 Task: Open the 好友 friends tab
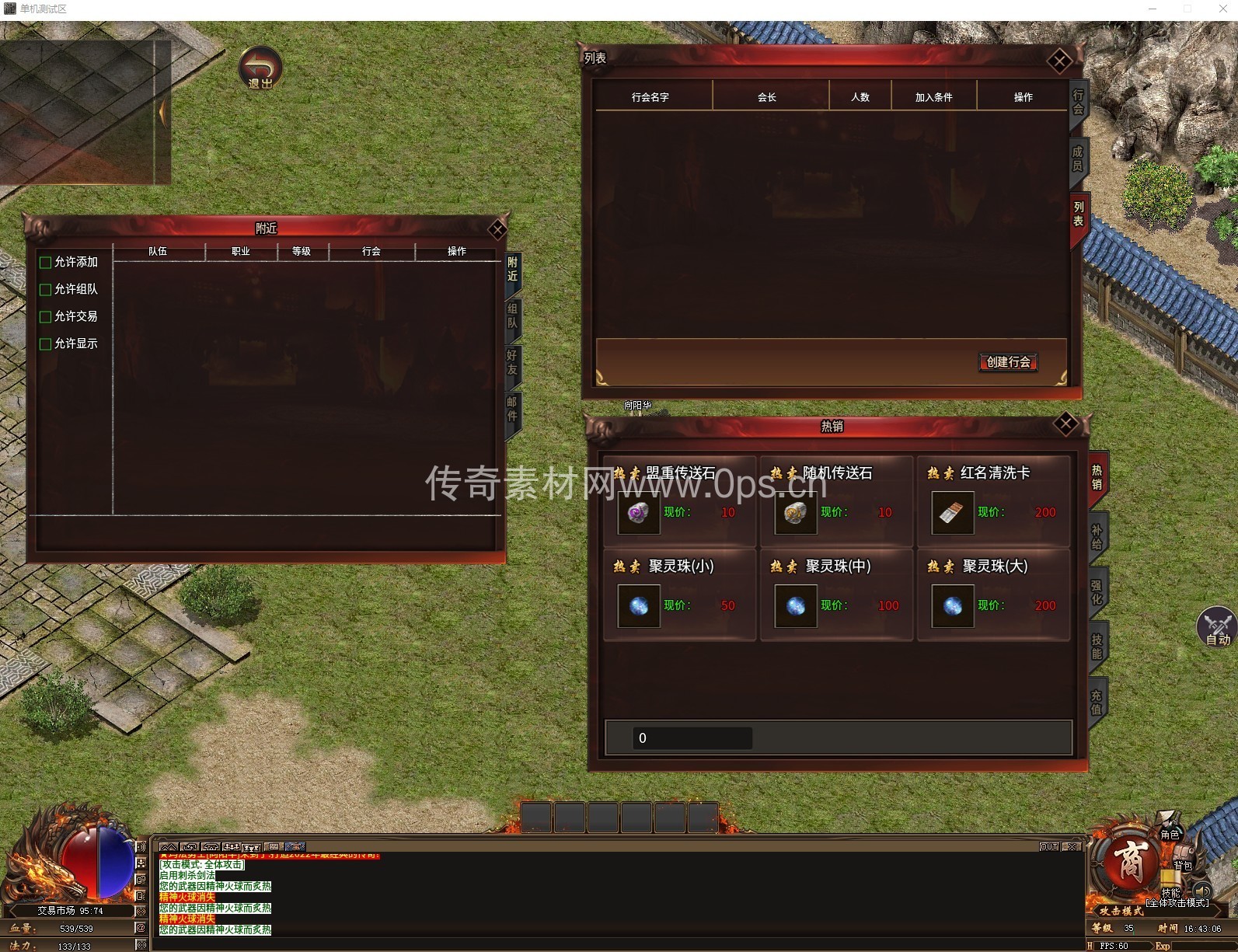coord(512,363)
